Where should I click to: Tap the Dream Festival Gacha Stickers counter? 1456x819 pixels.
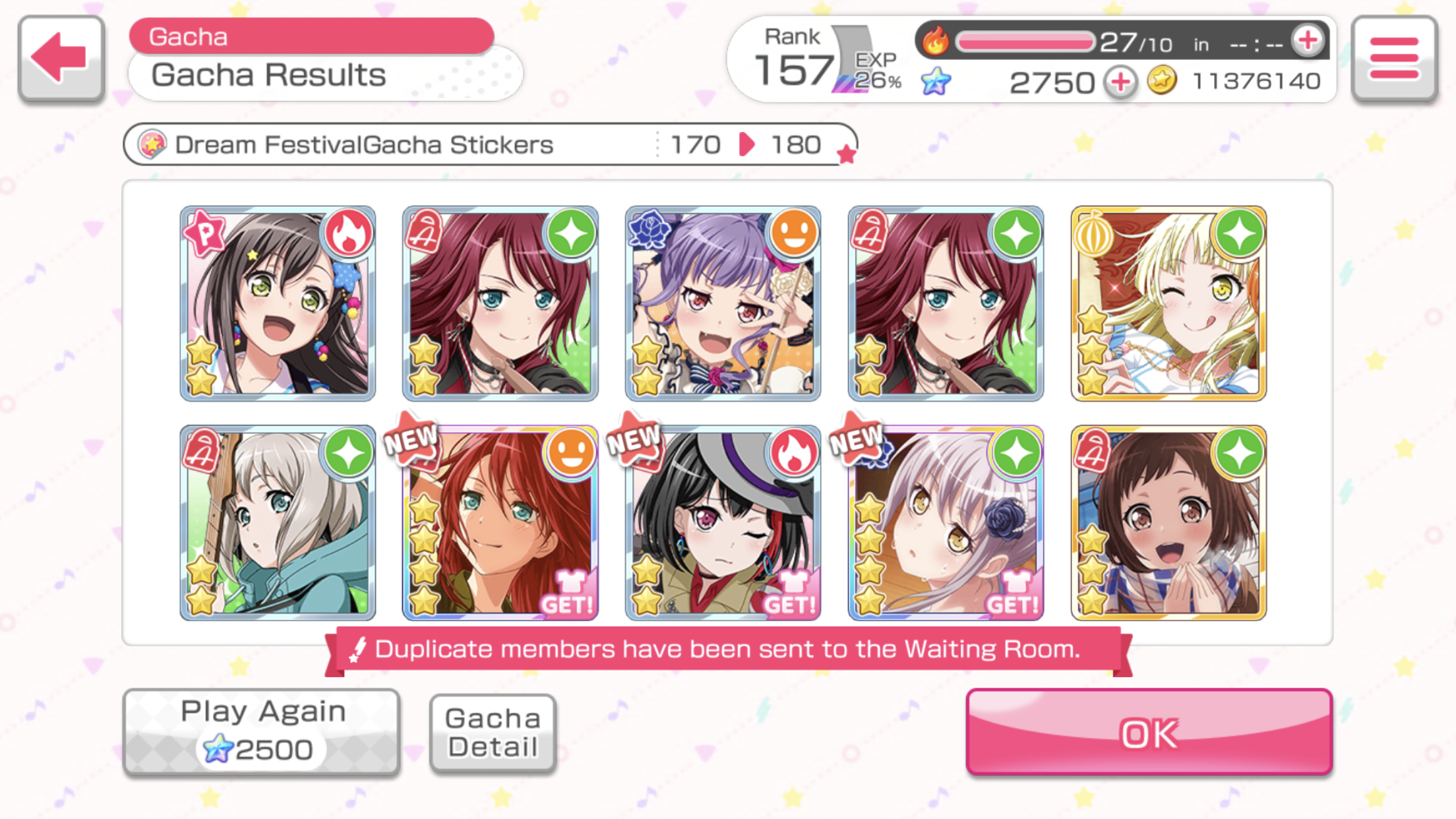click(489, 144)
